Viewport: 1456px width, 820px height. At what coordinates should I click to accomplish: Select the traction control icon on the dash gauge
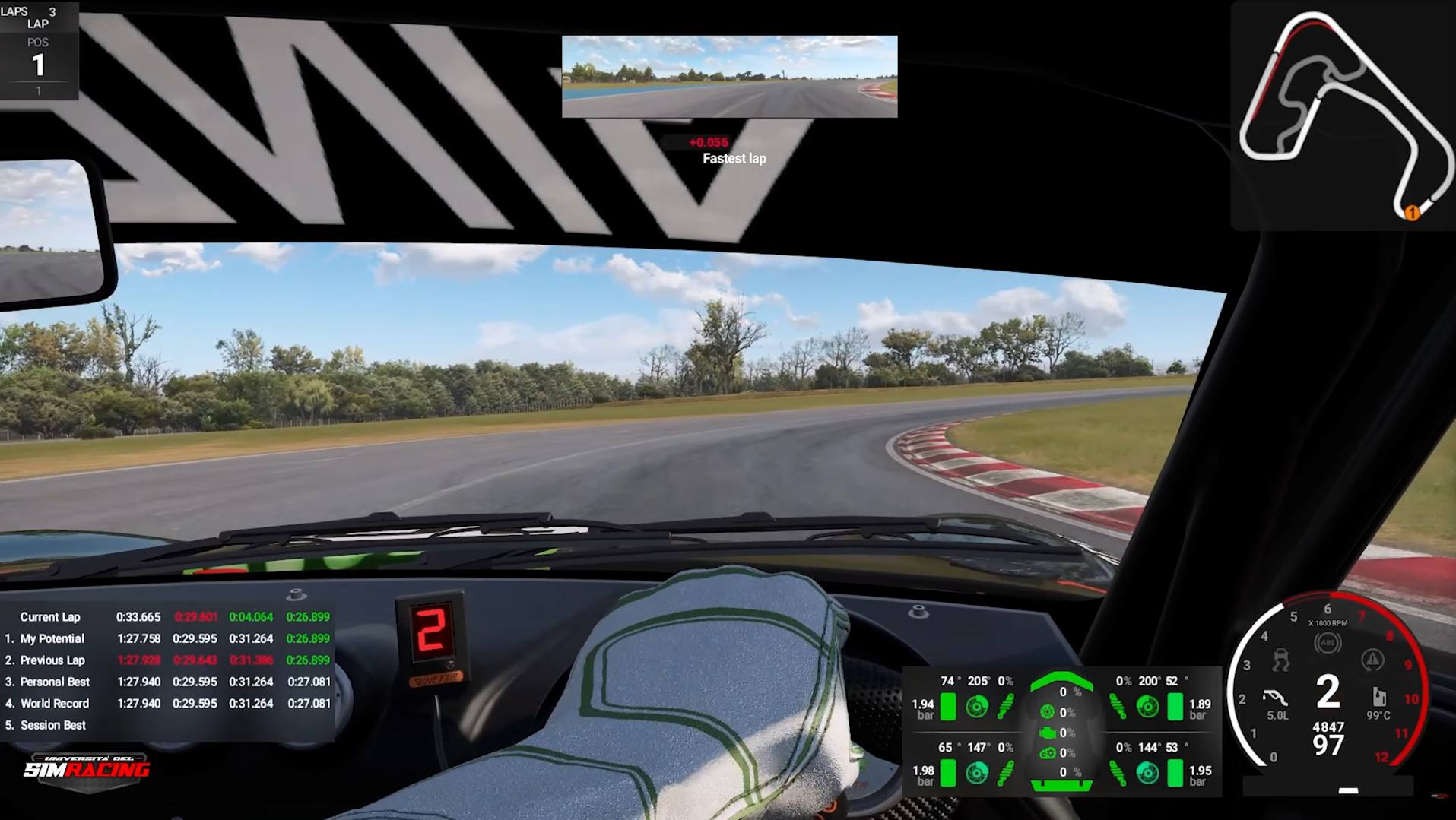(1280, 660)
